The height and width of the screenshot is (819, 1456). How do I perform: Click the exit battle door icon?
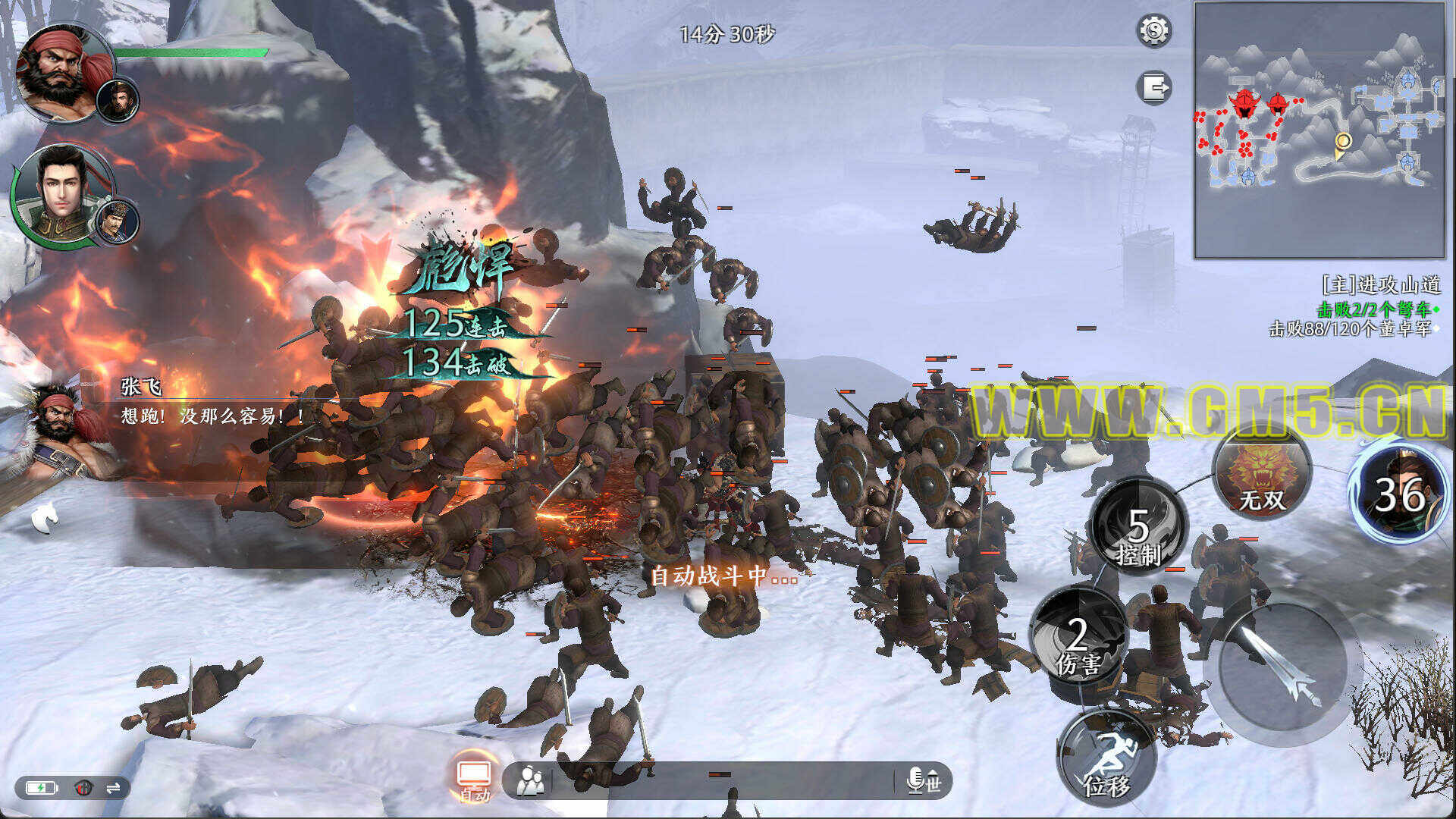pos(1154,86)
